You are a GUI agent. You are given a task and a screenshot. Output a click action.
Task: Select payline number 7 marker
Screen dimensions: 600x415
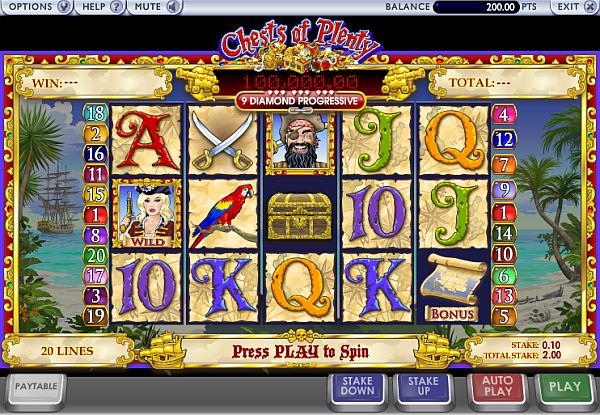click(504, 162)
